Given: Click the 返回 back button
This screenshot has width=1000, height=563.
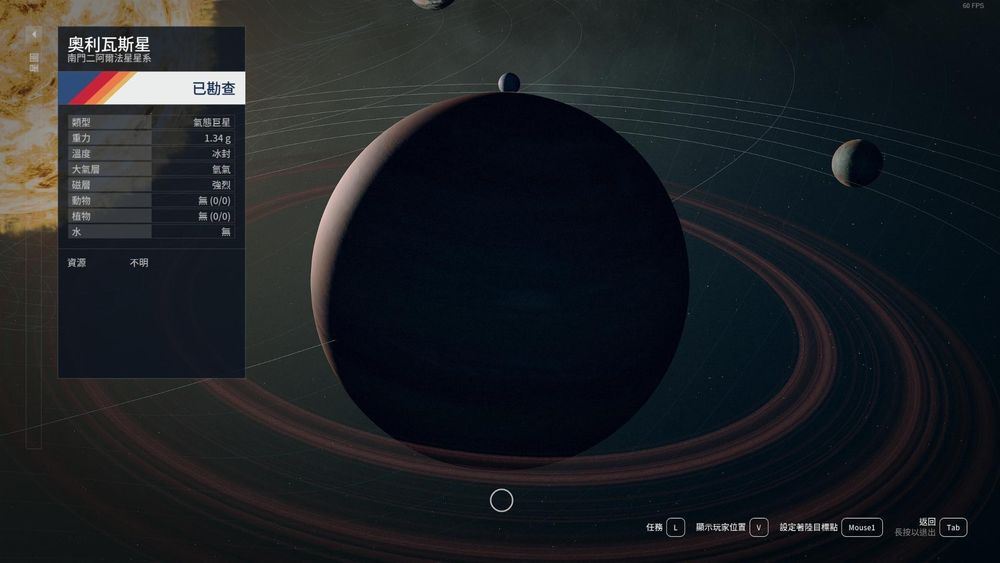Looking at the screenshot, I should (x=953, y=527).
